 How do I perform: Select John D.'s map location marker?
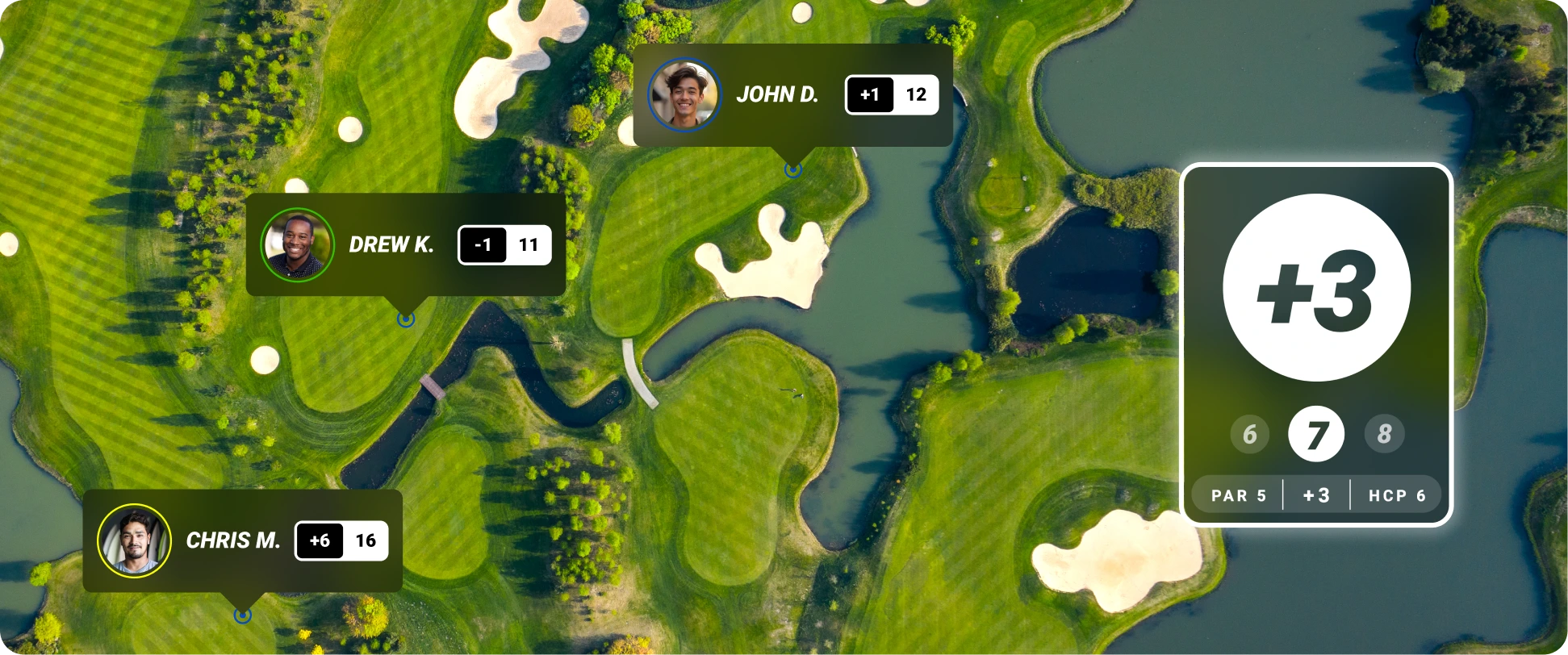coord(793,169)
